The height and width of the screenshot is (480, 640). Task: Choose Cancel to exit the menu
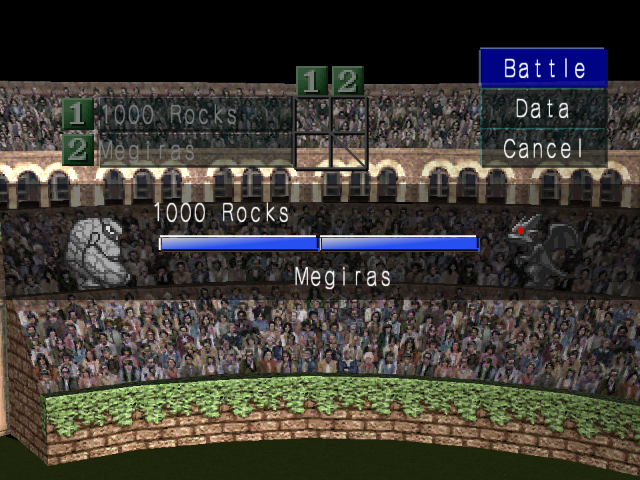coord(544,149)
